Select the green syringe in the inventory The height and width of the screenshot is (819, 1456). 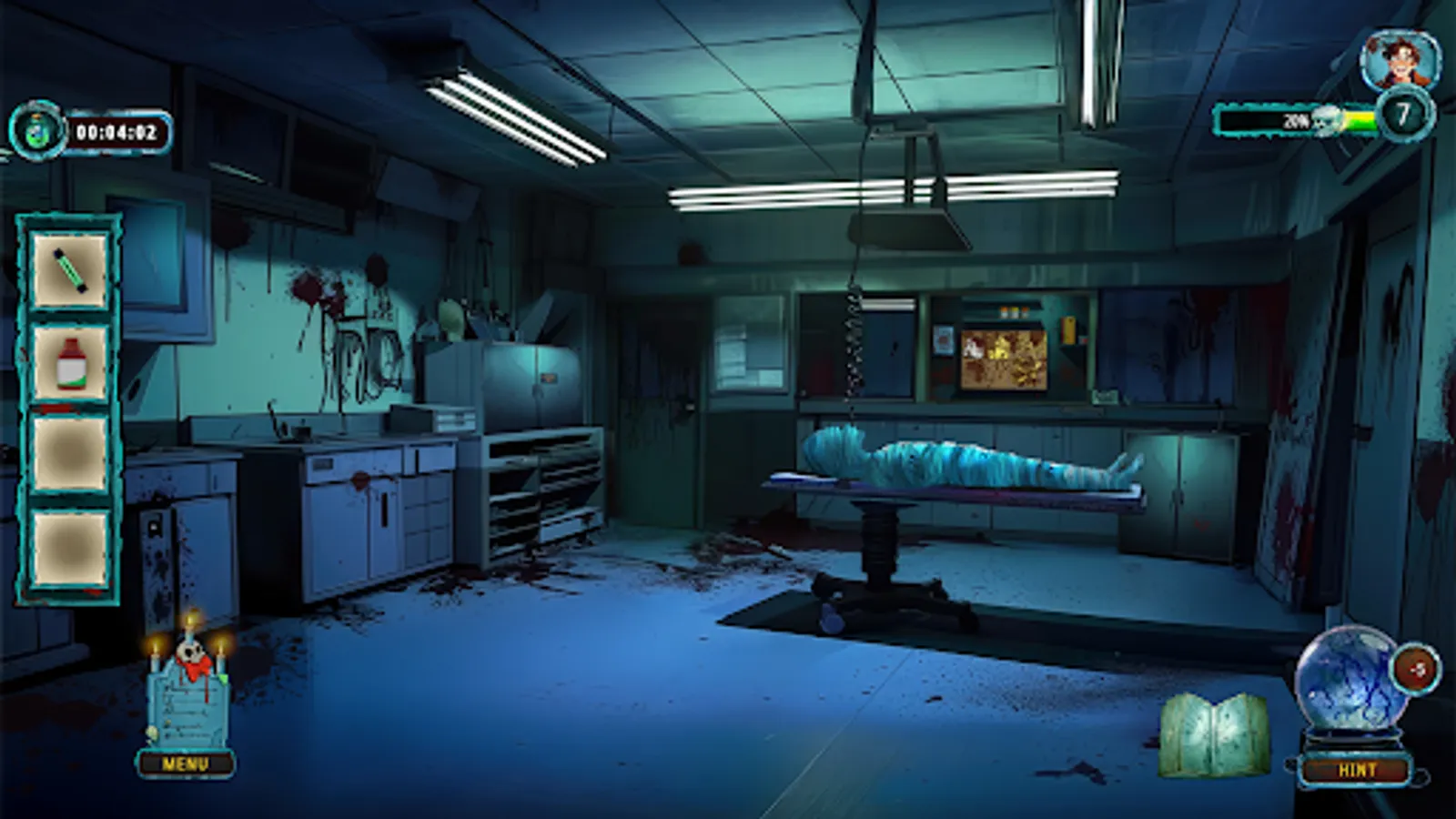(67, 271)
